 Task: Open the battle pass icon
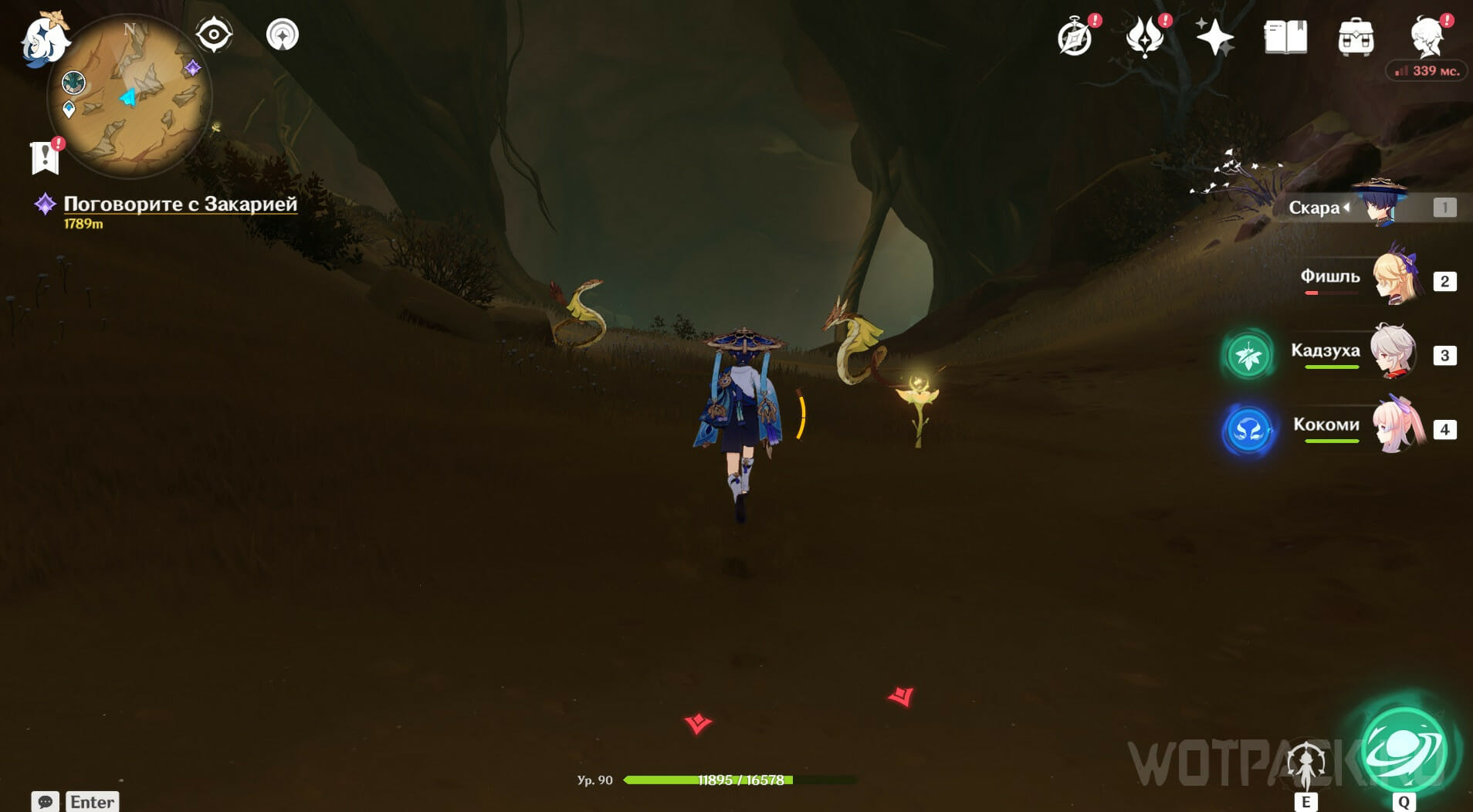click(1145, 37)
